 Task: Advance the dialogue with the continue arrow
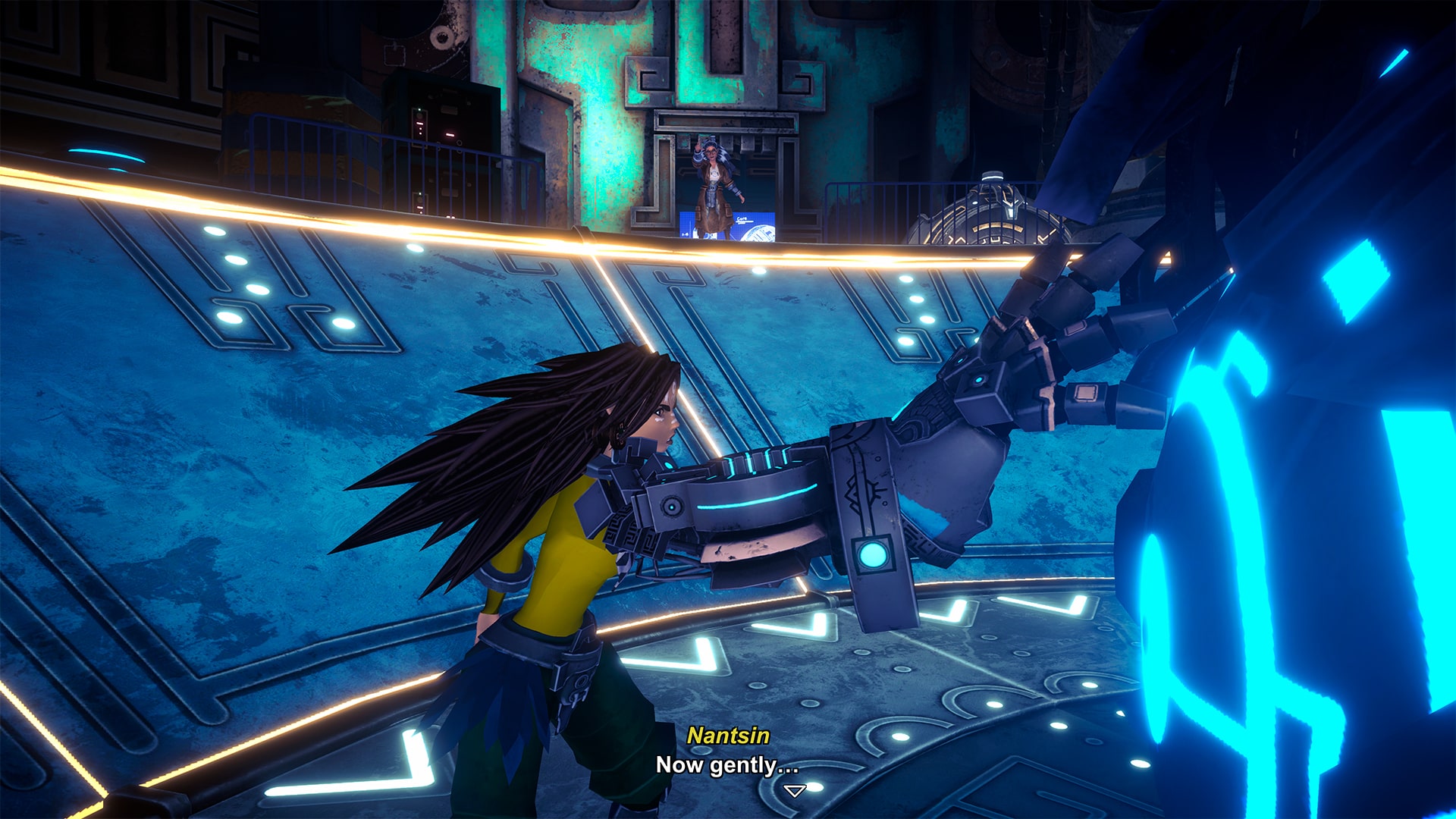tap(794, 791)
